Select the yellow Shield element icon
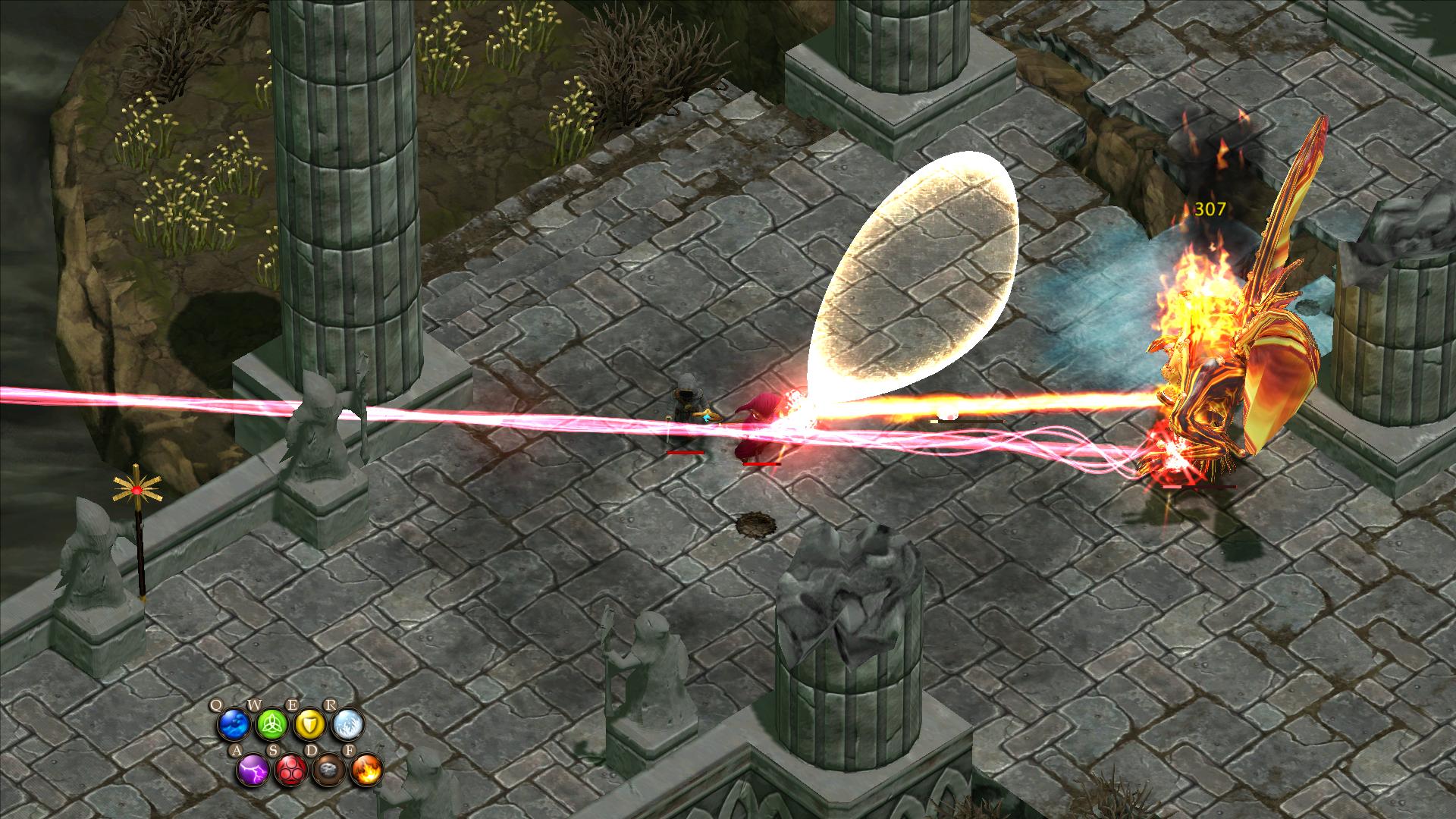 tap(309, 724)
